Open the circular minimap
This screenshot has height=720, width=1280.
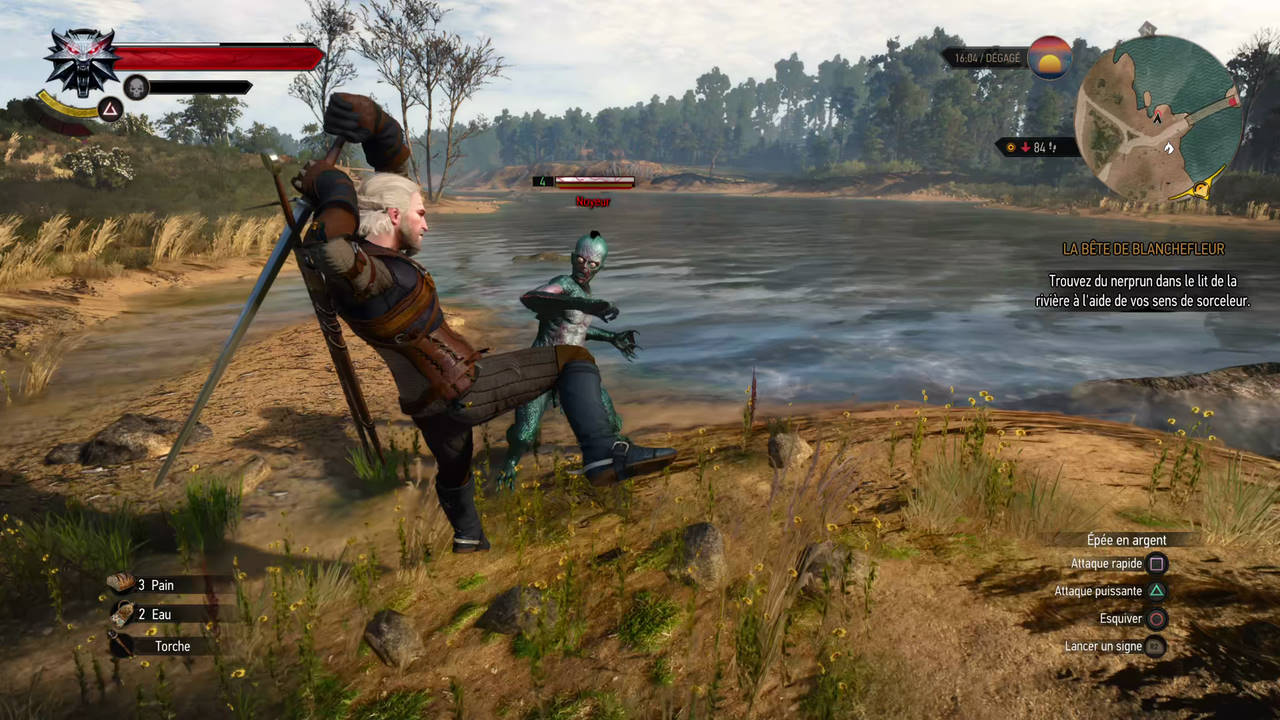click(1158, 118)
